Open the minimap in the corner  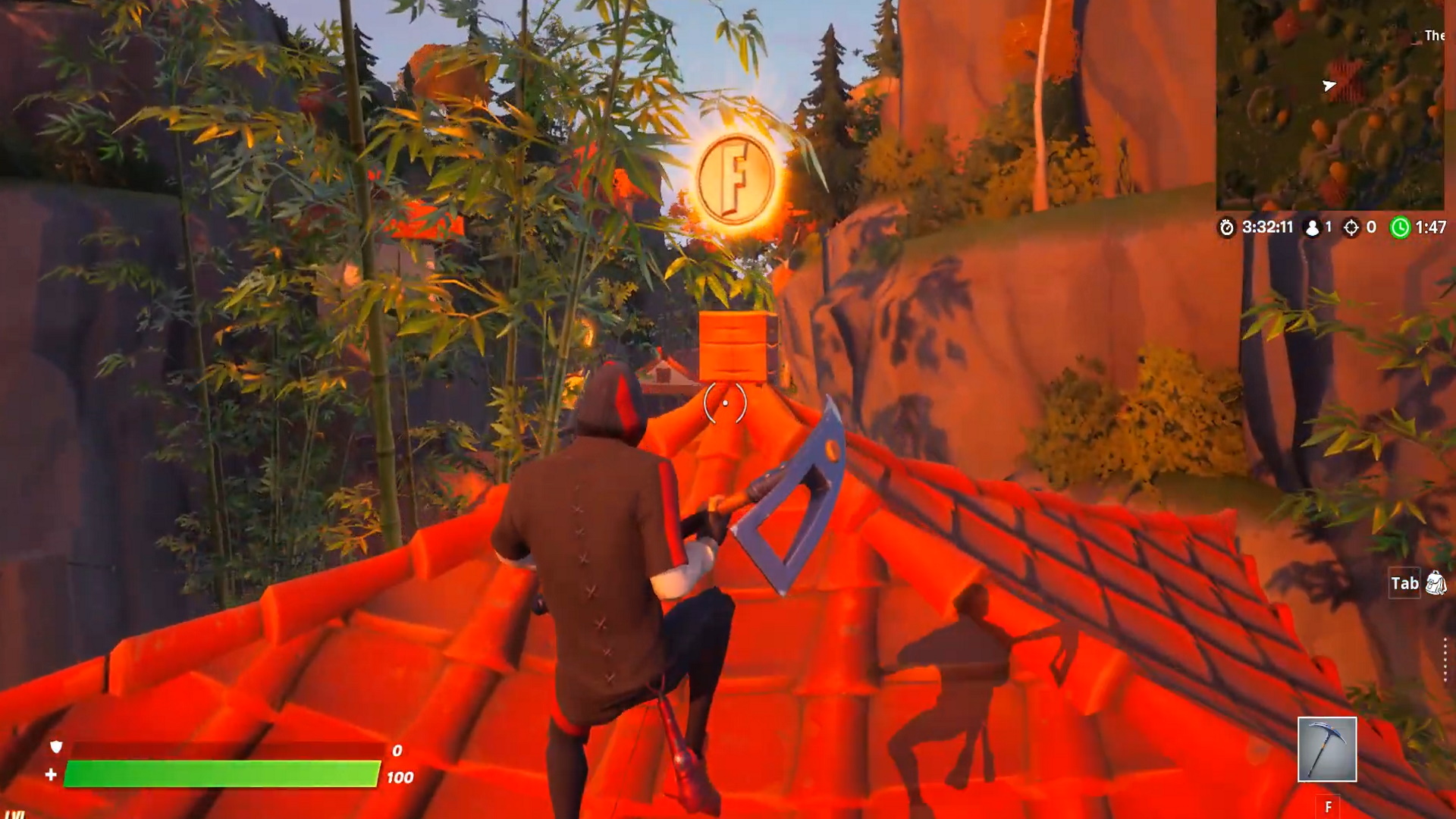(x=1330, y=105)
